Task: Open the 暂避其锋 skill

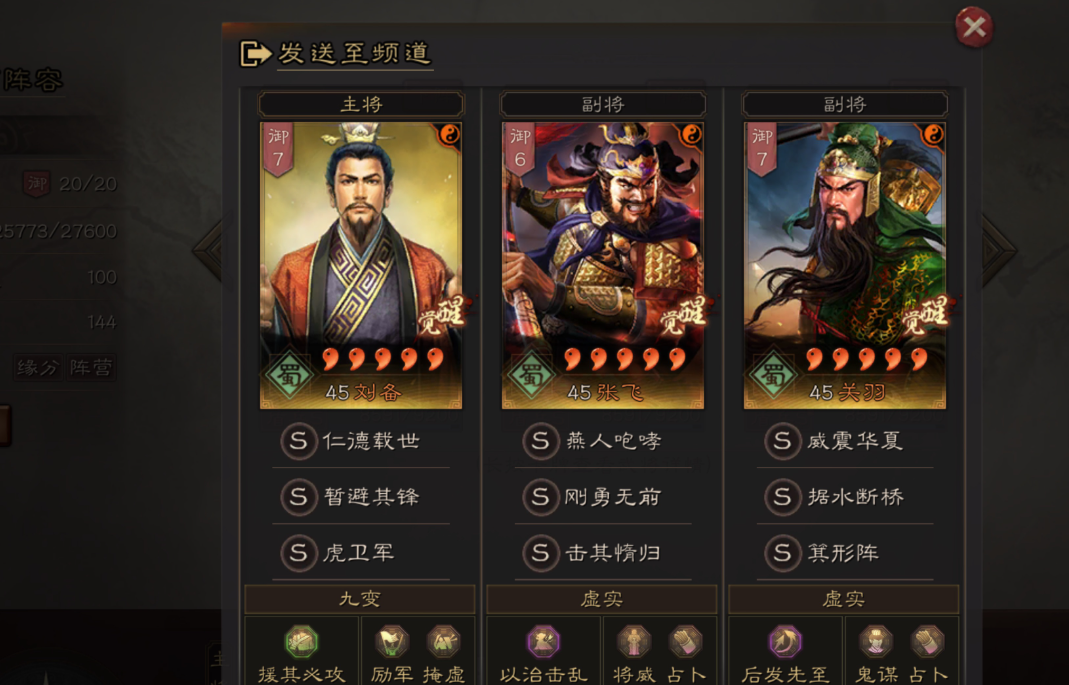Action: (361, 497)
